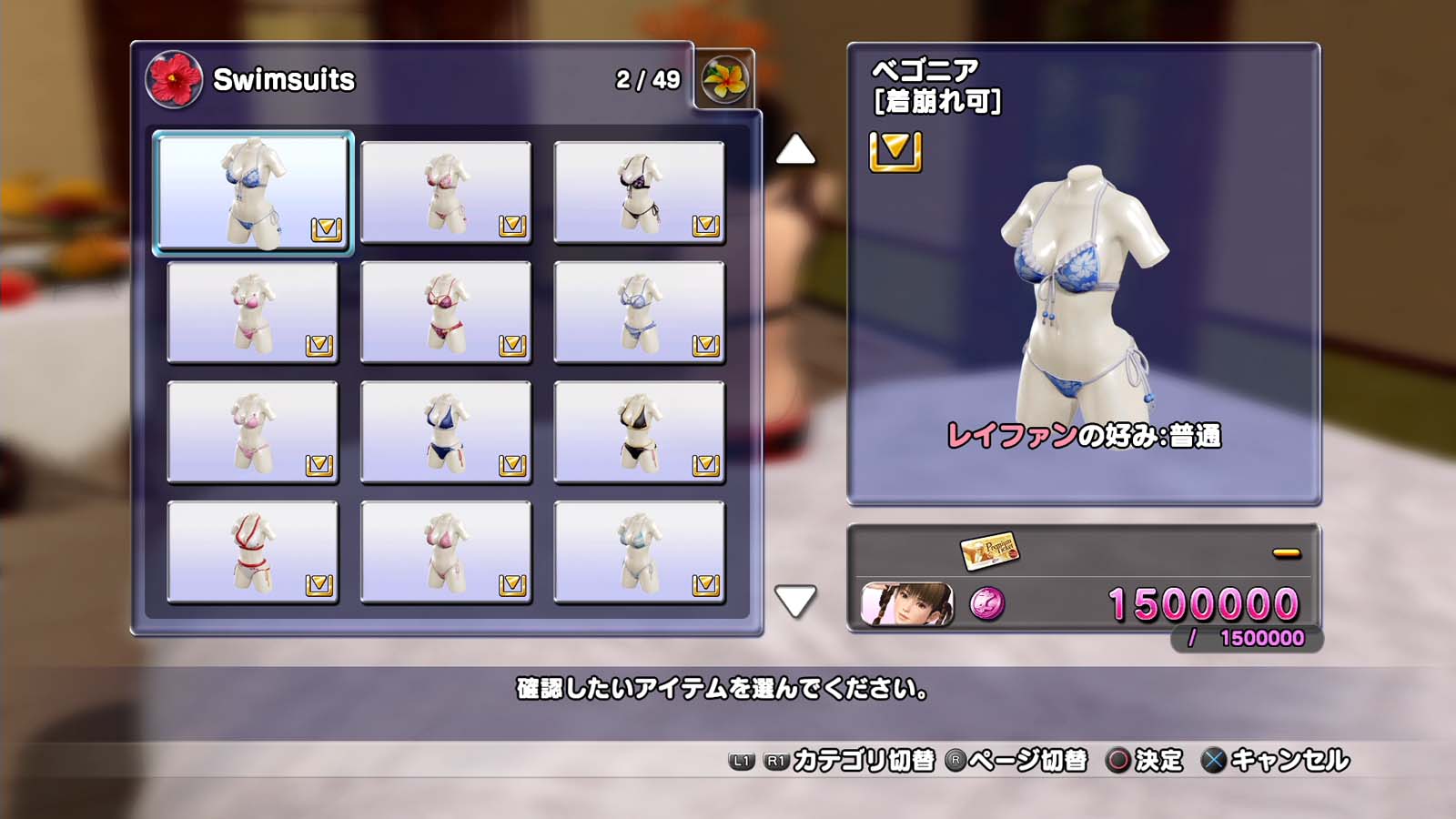This screenshot has height=819, width=1456.
Task: Choose the black bikini with purple floral pattern
Action: coord(639,192)
